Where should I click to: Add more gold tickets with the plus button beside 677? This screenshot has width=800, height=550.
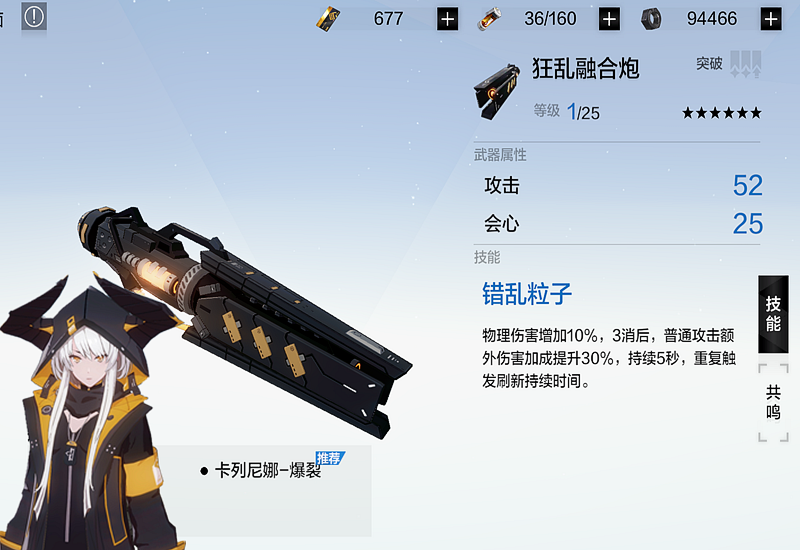click(x=447, y=18)
